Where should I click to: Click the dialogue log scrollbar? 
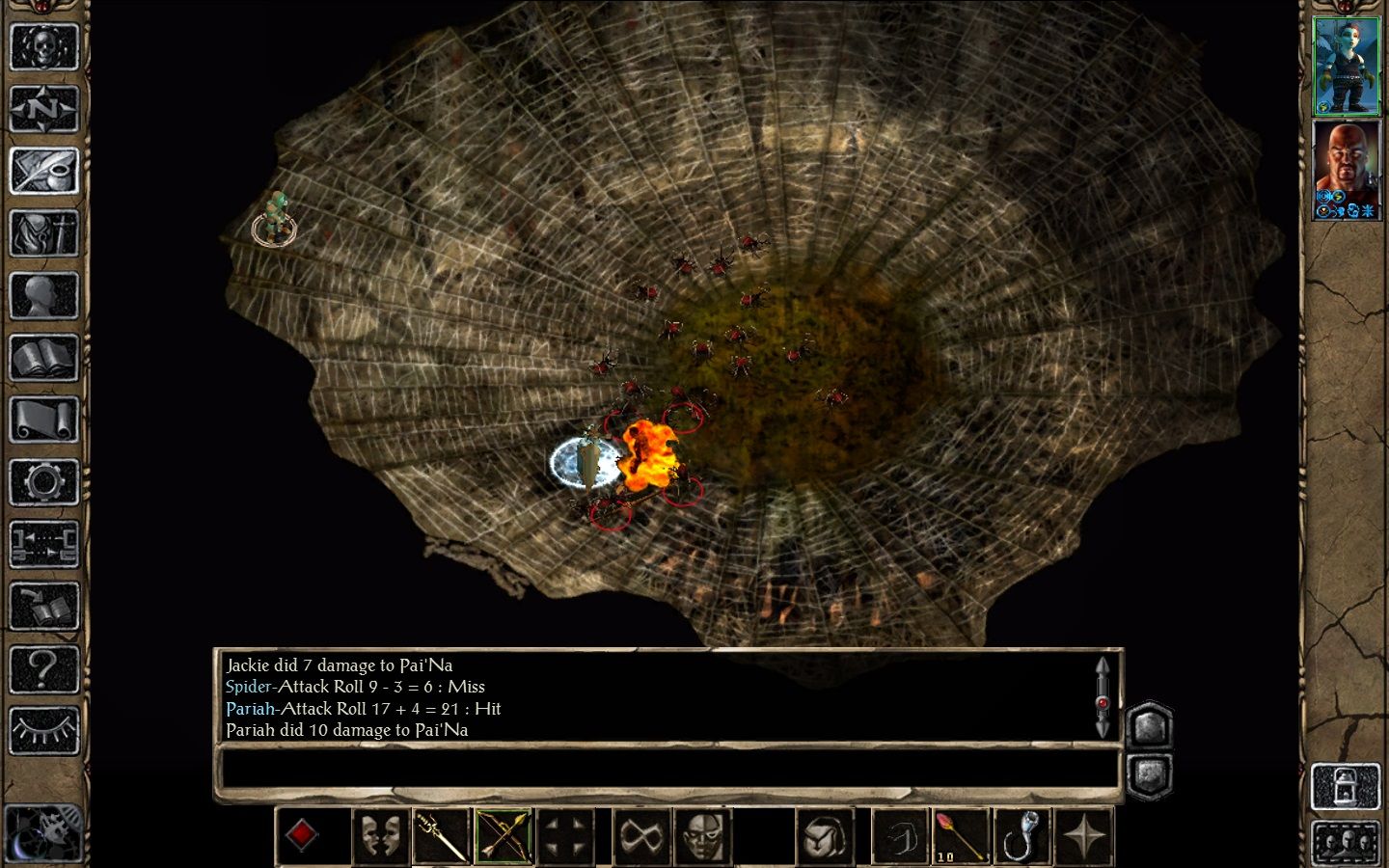(1103, 697)
